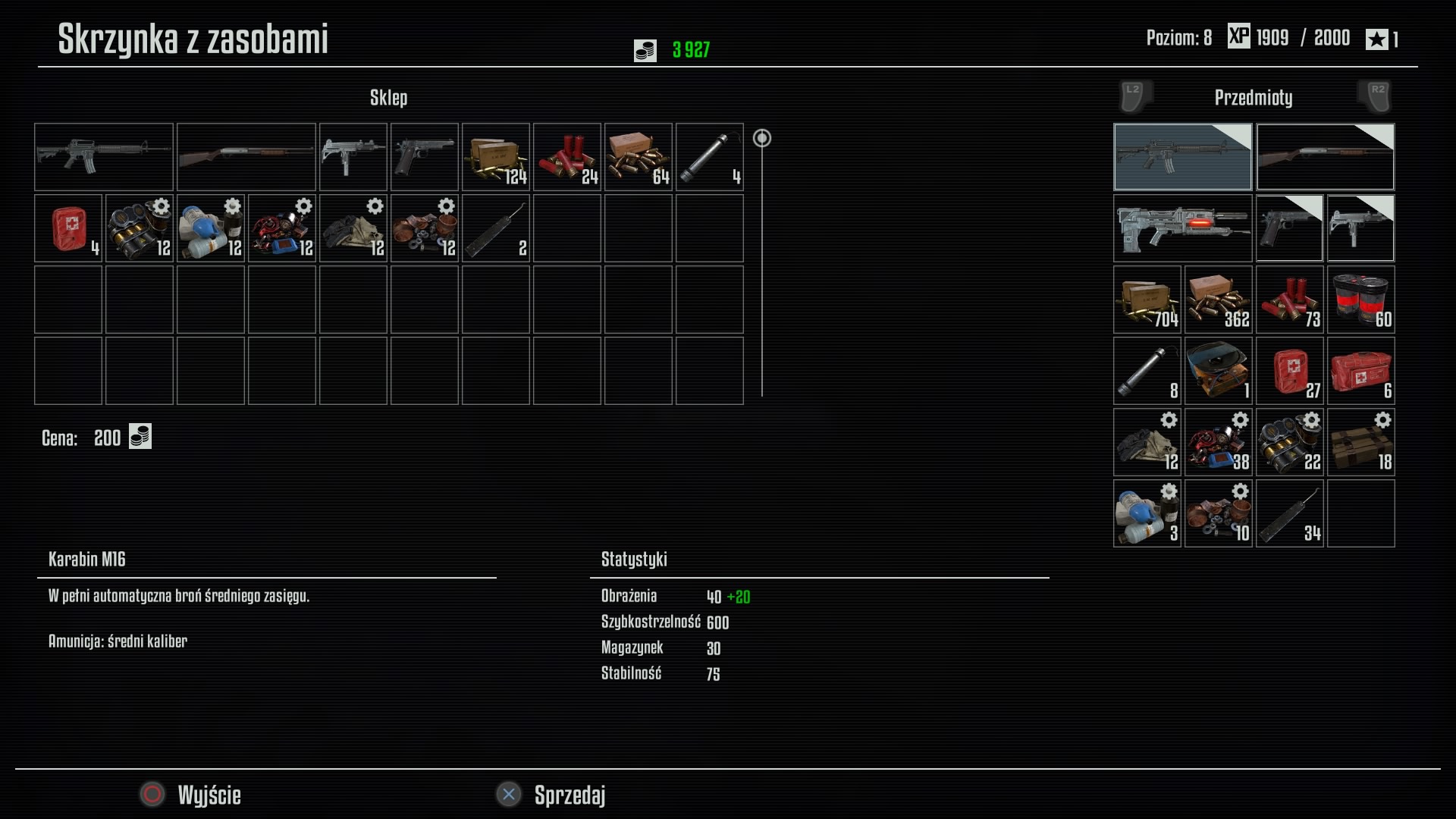Image resolution: width=1456 pixels, height=819 pixels.
Task: Select the Karabin M16 in the Sklep grid
Action: 104,157
